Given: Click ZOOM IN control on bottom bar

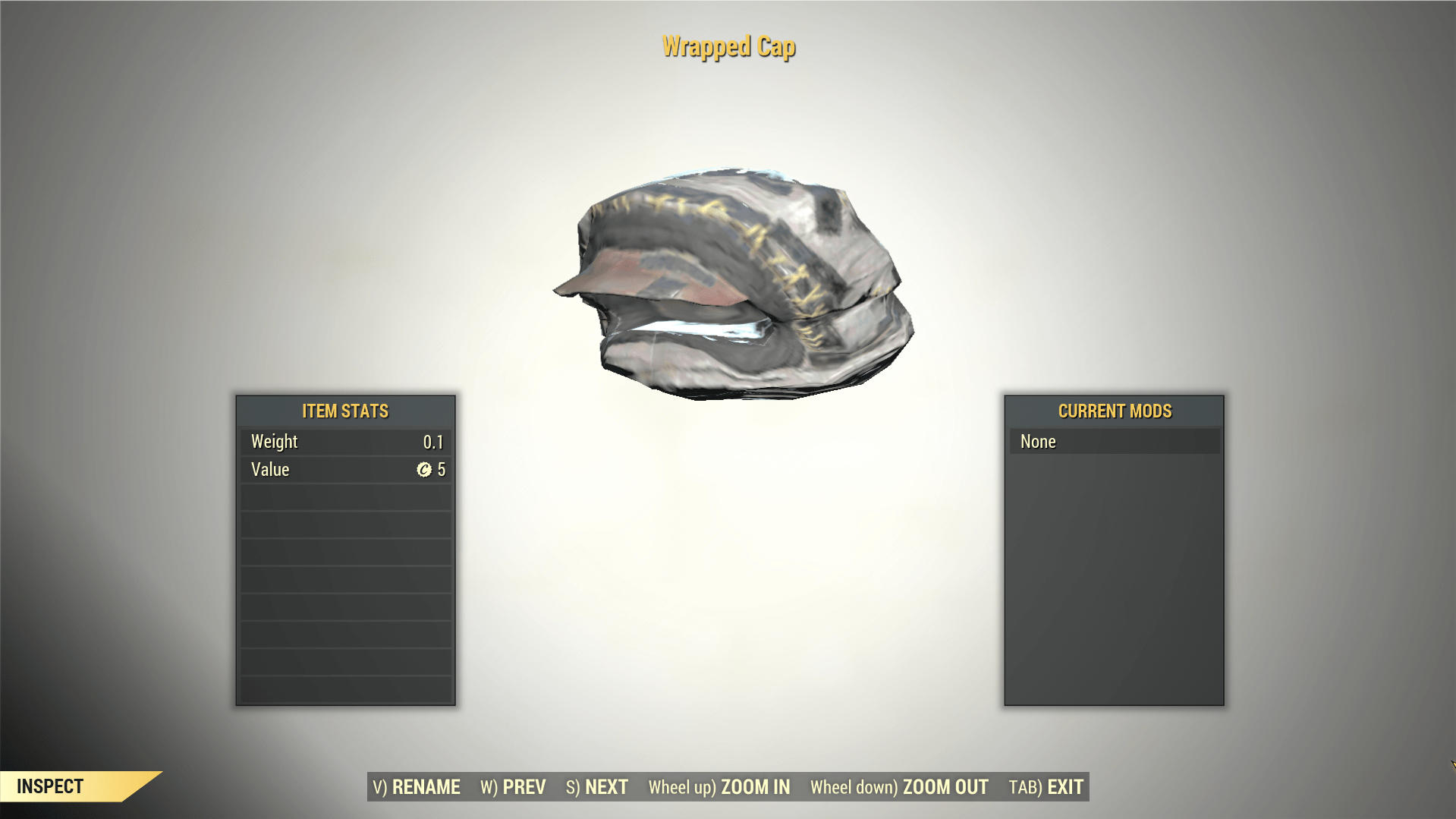Looking at the screenshot, I should pos(756,787).
